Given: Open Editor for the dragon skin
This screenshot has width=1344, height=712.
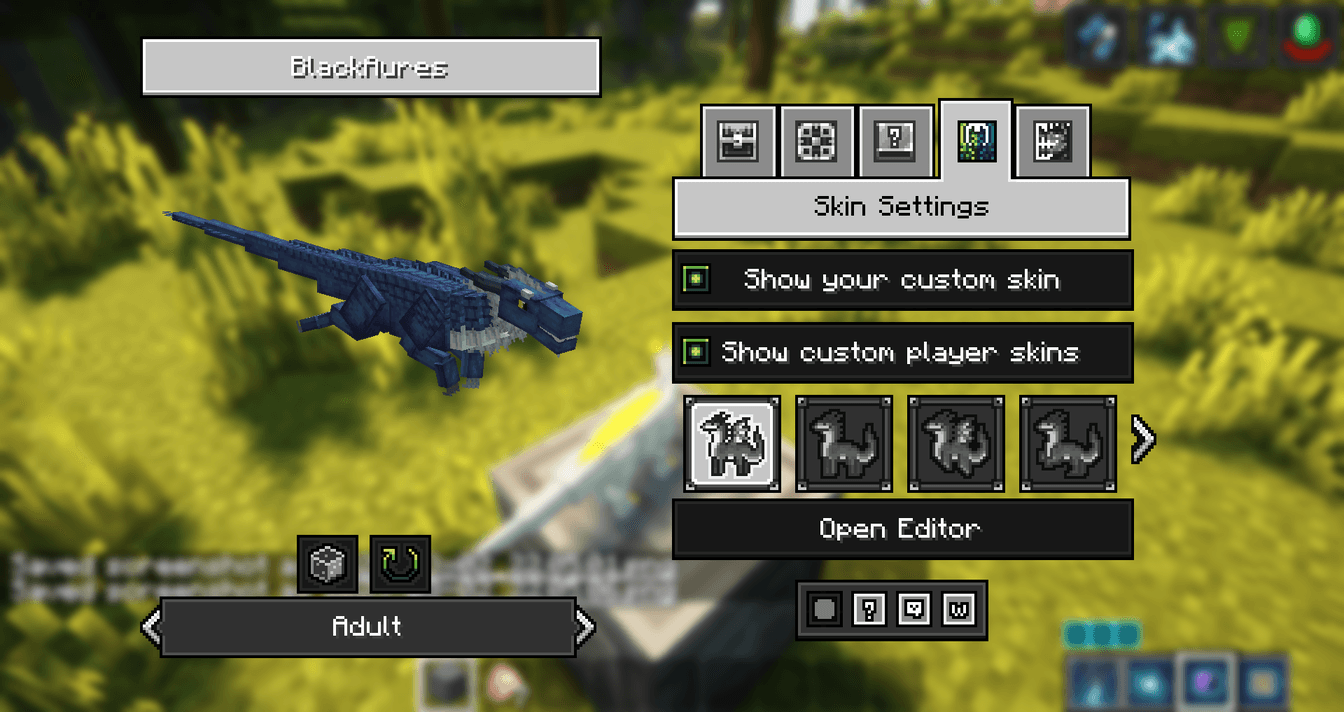Looking at the screenshot, I should click(901, 529).
